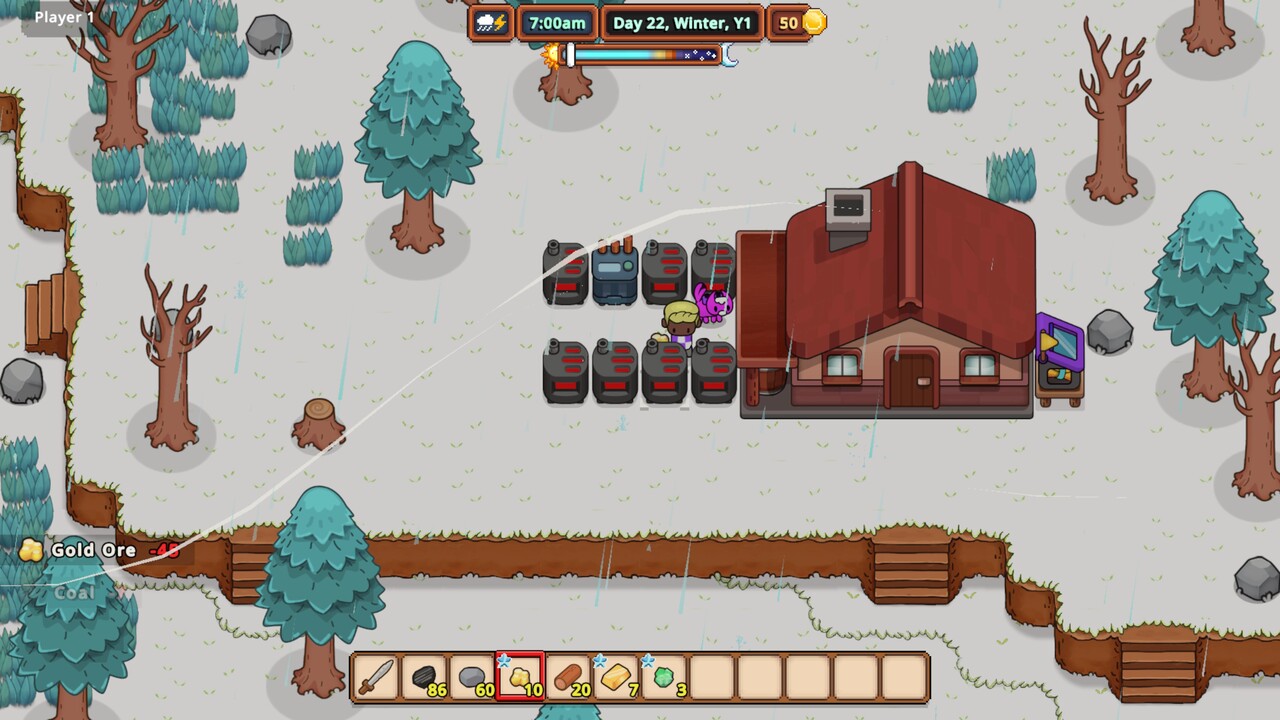
Task: Select the Gold Bar in the hotbar
Action: pyautogui.click(x=615, y=678)
